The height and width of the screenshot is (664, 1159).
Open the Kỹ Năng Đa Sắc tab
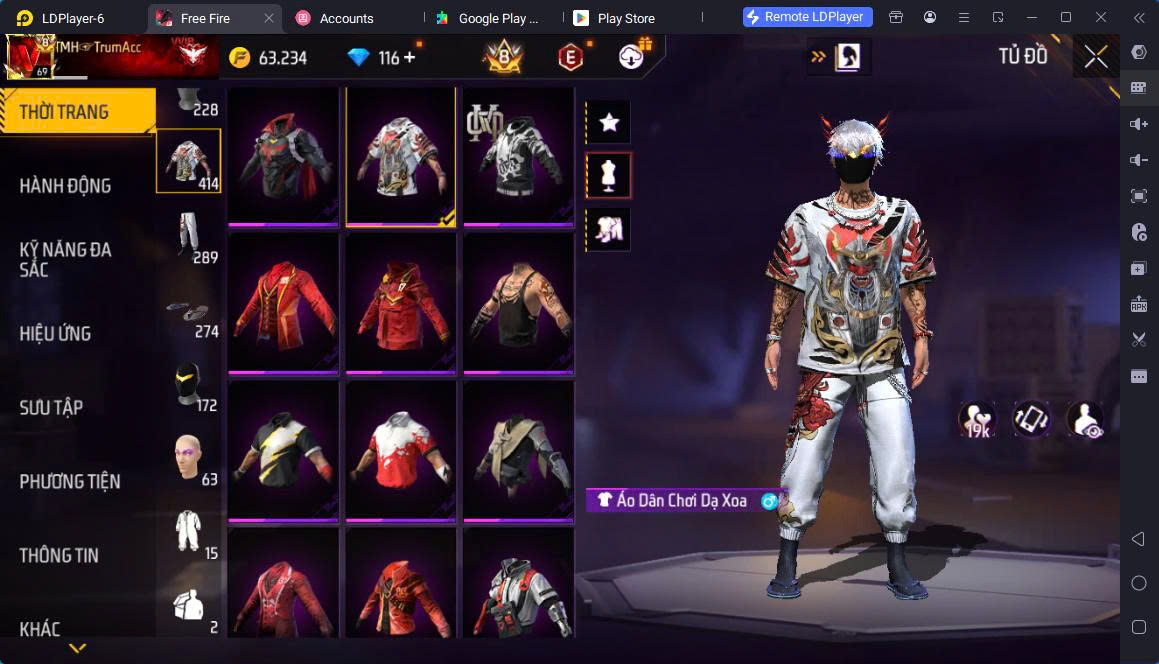(x=66, y=259)
